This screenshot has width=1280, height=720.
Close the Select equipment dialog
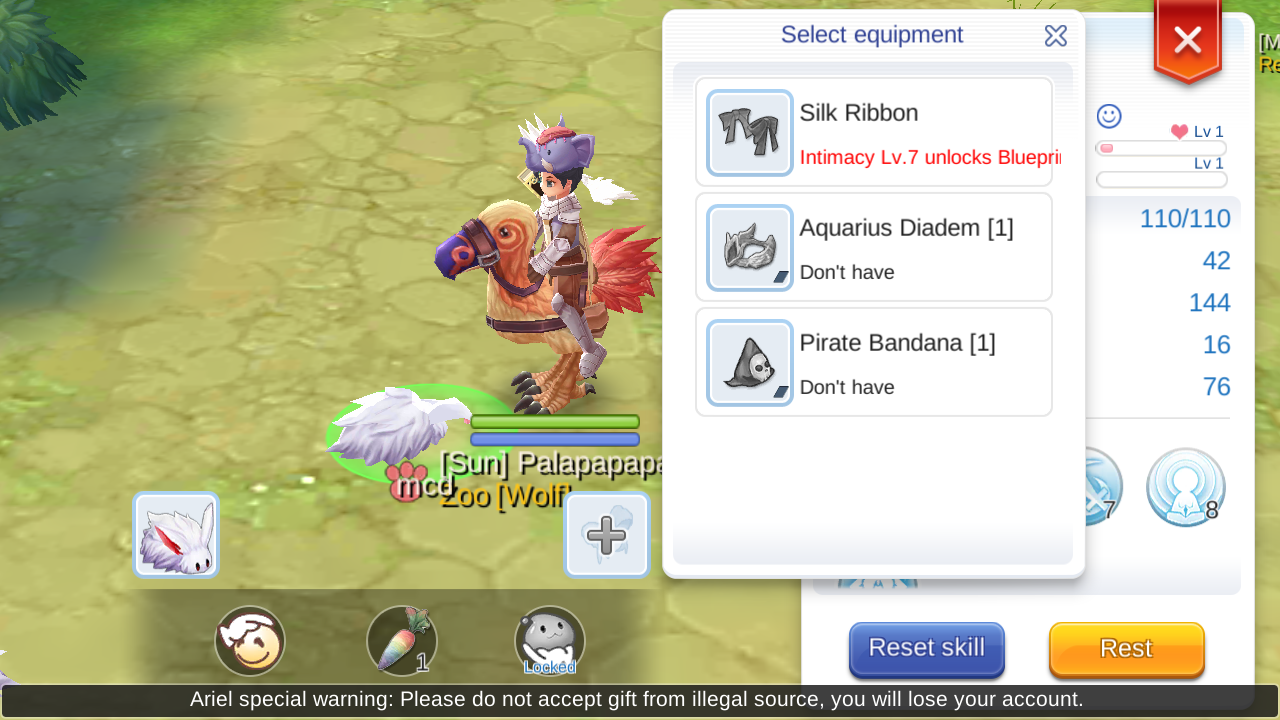pyautogui.click(x=1055, y=35)
